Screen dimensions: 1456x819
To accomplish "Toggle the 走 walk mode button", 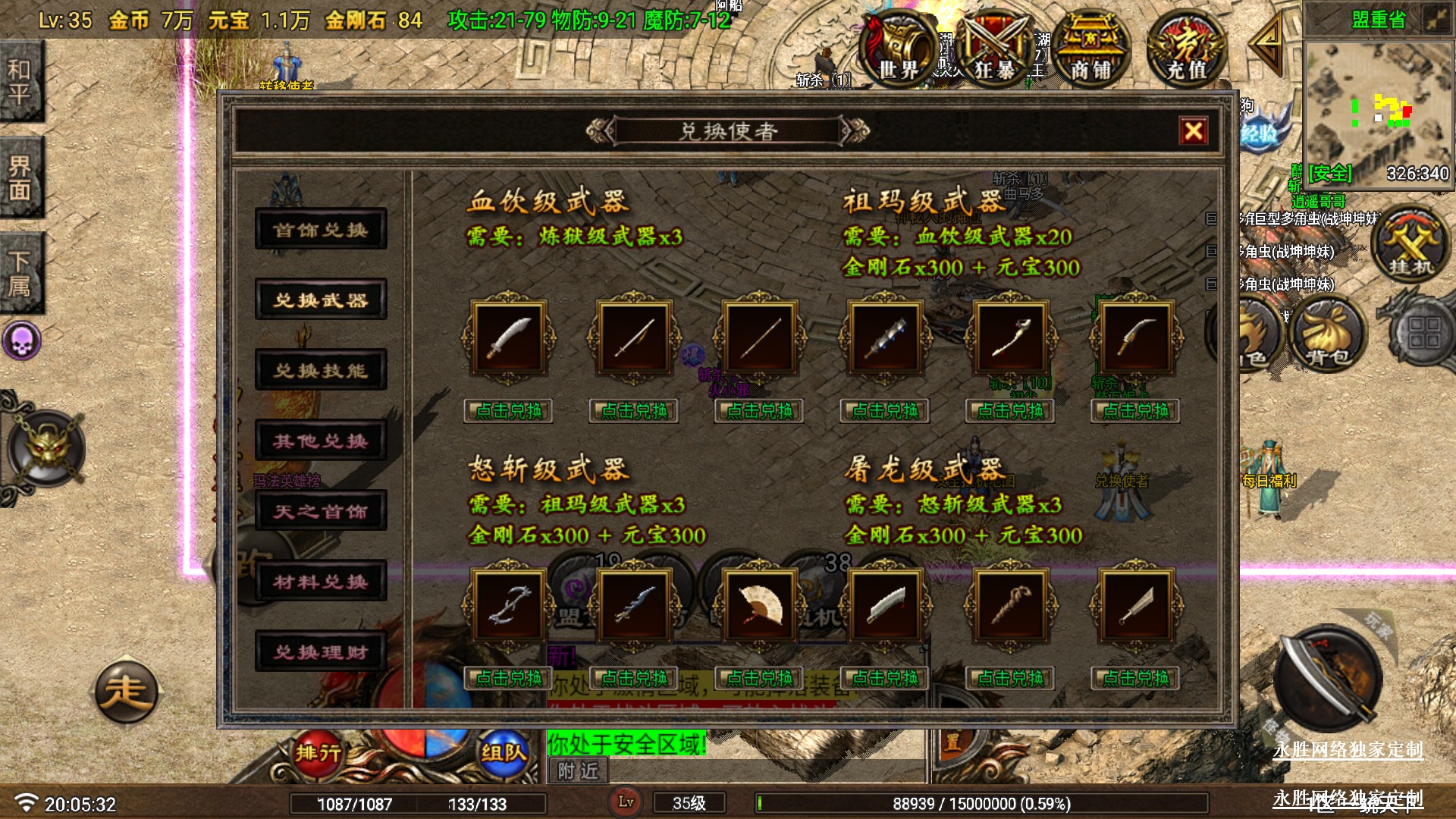I will pyautogui.click(x=126, y=692).
